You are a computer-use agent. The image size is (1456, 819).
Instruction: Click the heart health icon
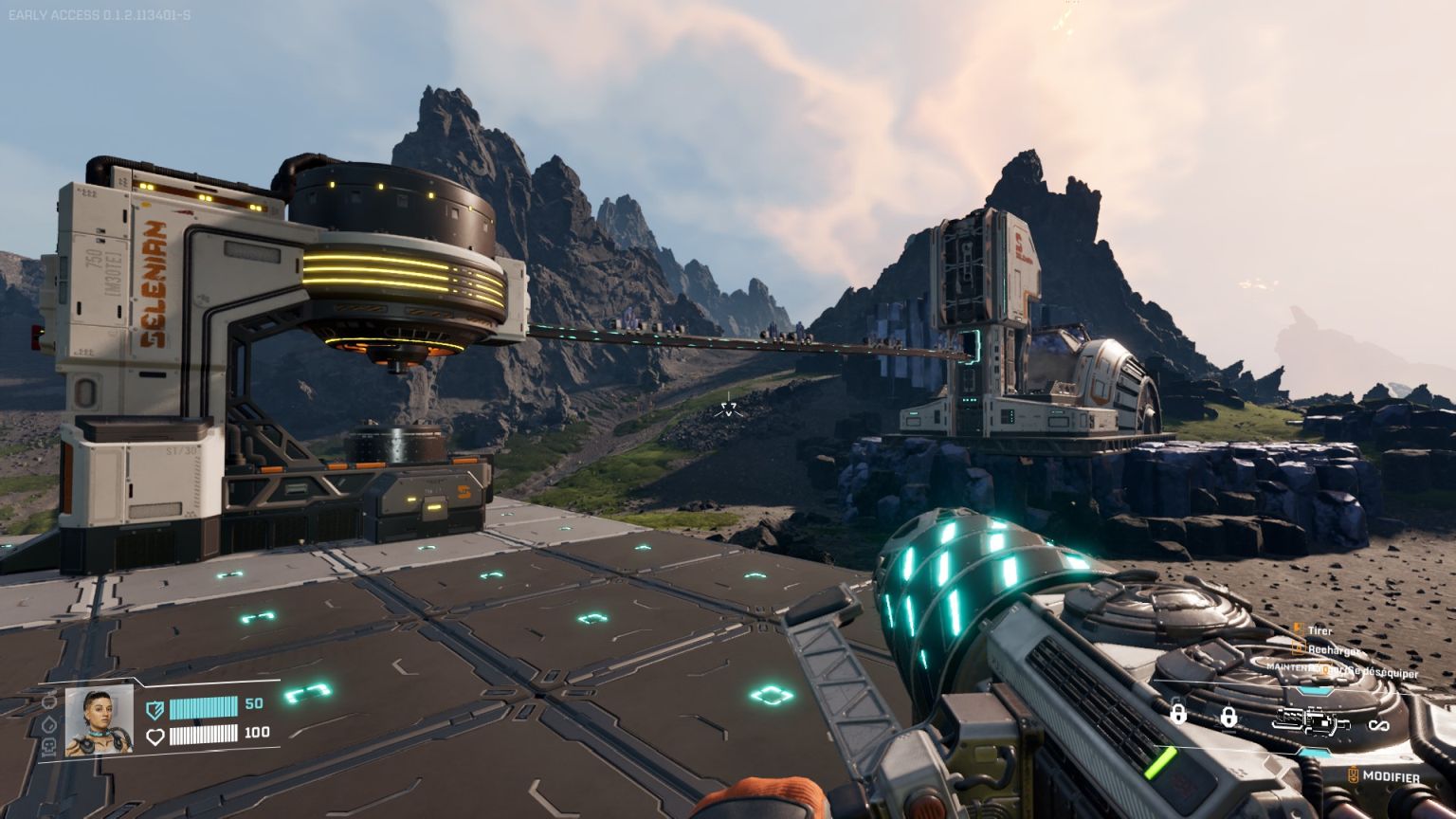(x=155, y=736)
